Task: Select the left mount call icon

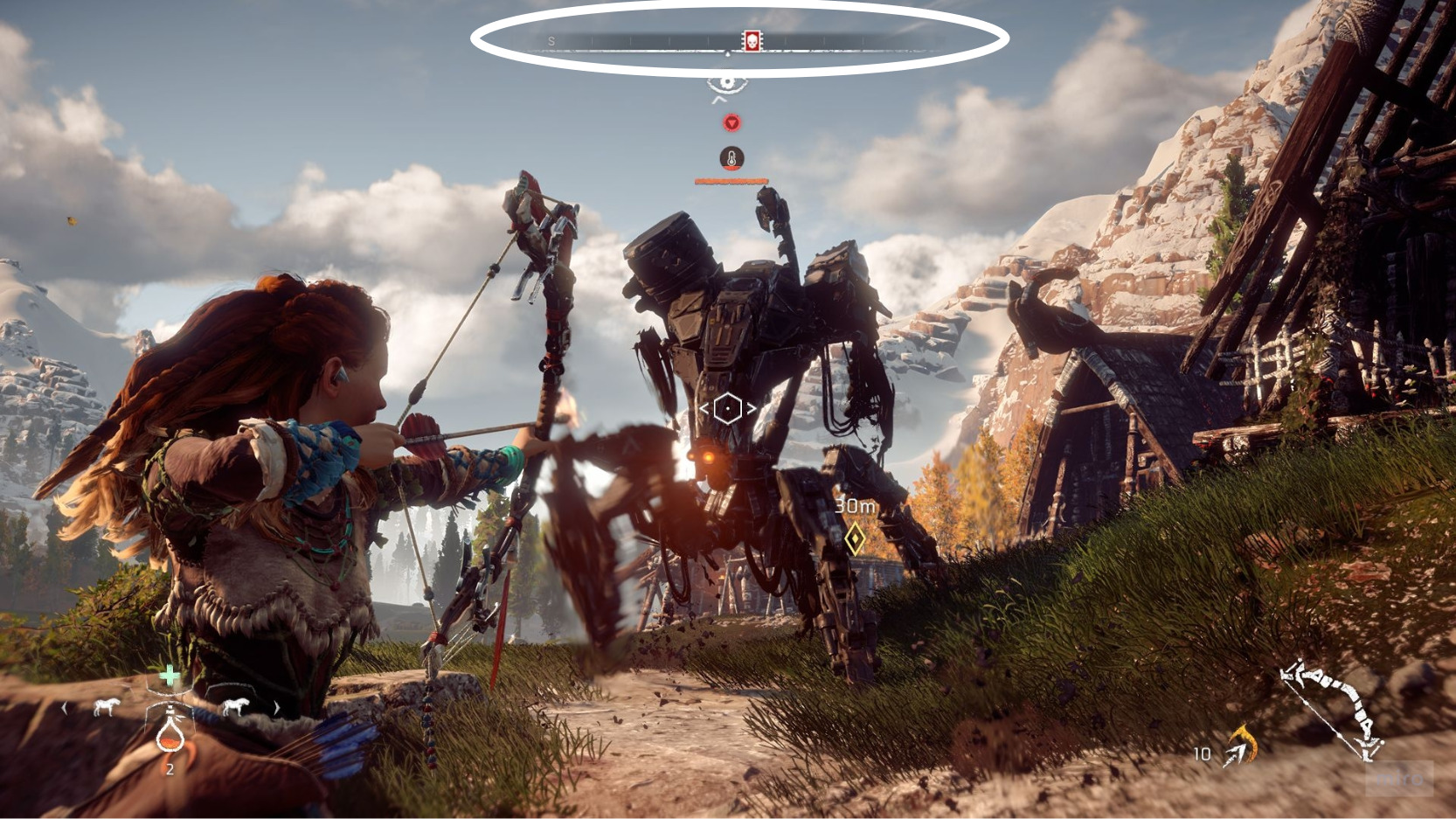Action: (x=106, y=707)
